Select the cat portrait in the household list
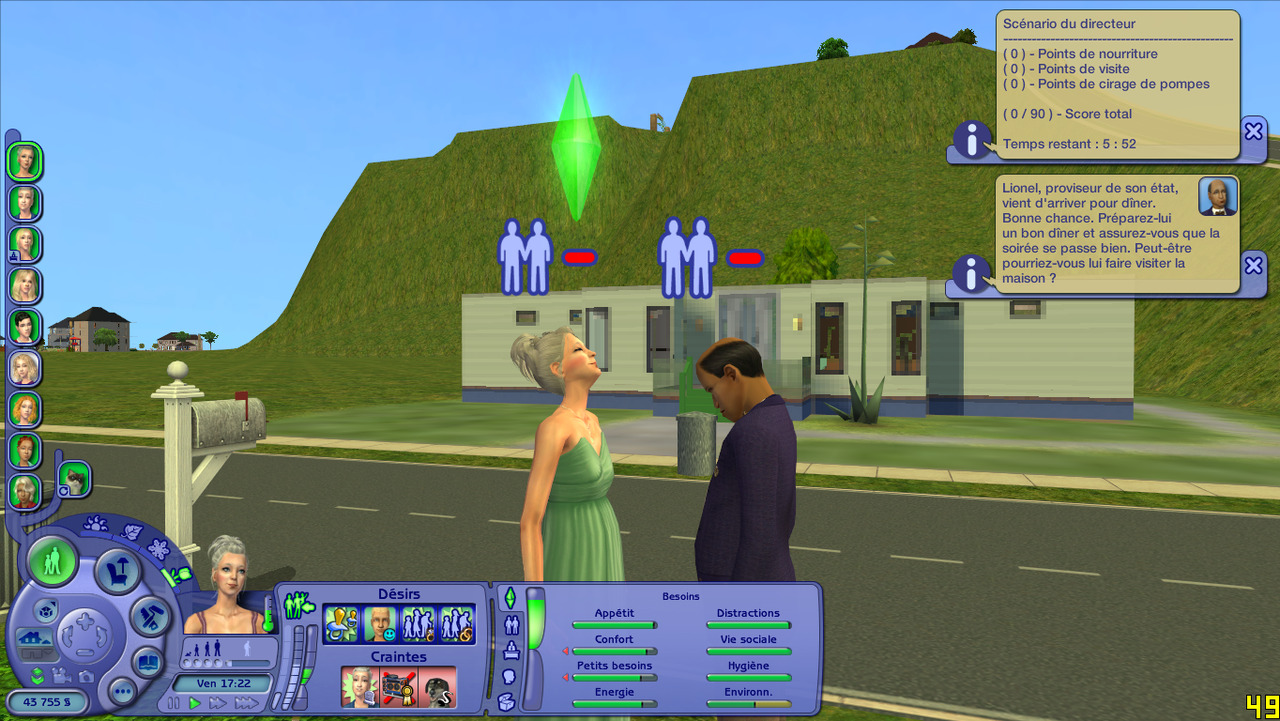Image resolution: width=1280 pixels, height=721 pixels. (74, 479)
